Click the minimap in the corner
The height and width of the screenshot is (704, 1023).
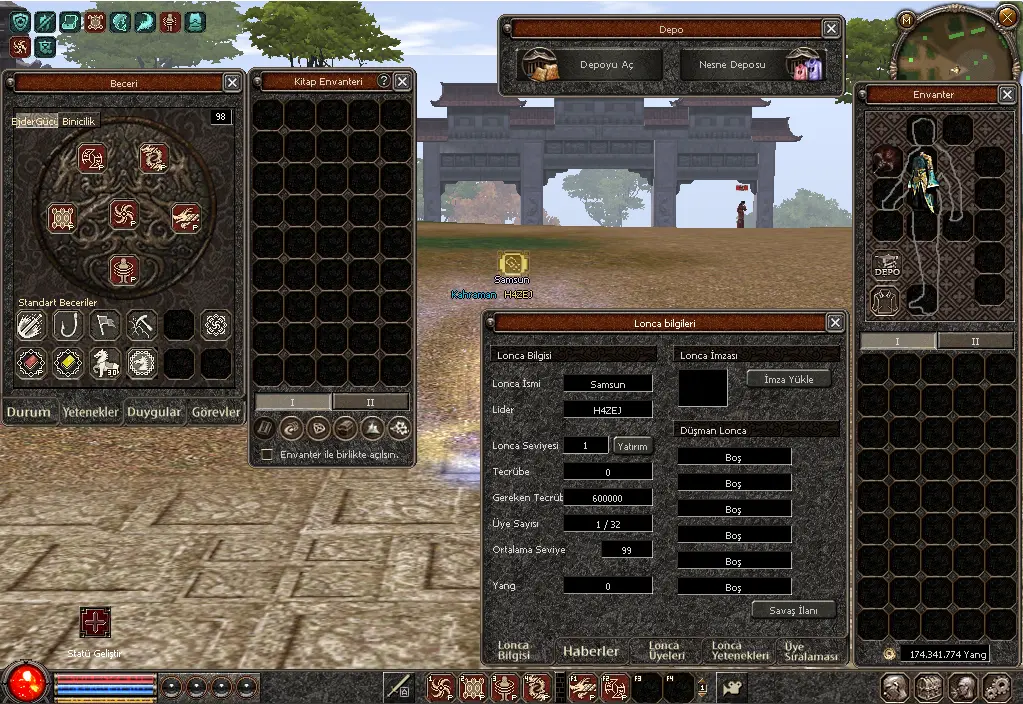pos(943,46)
